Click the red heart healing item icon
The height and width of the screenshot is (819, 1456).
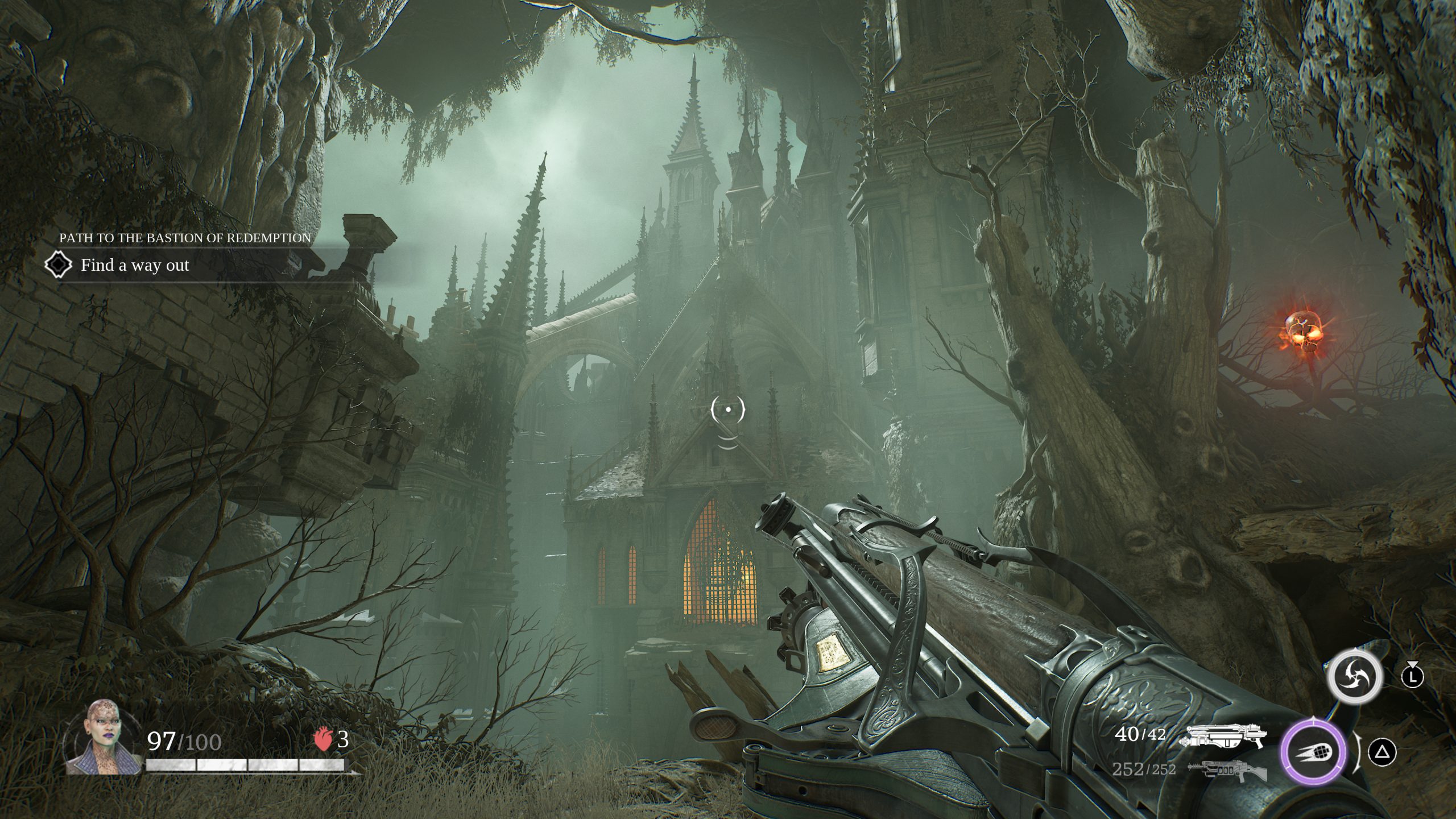(x=322, y=740)
